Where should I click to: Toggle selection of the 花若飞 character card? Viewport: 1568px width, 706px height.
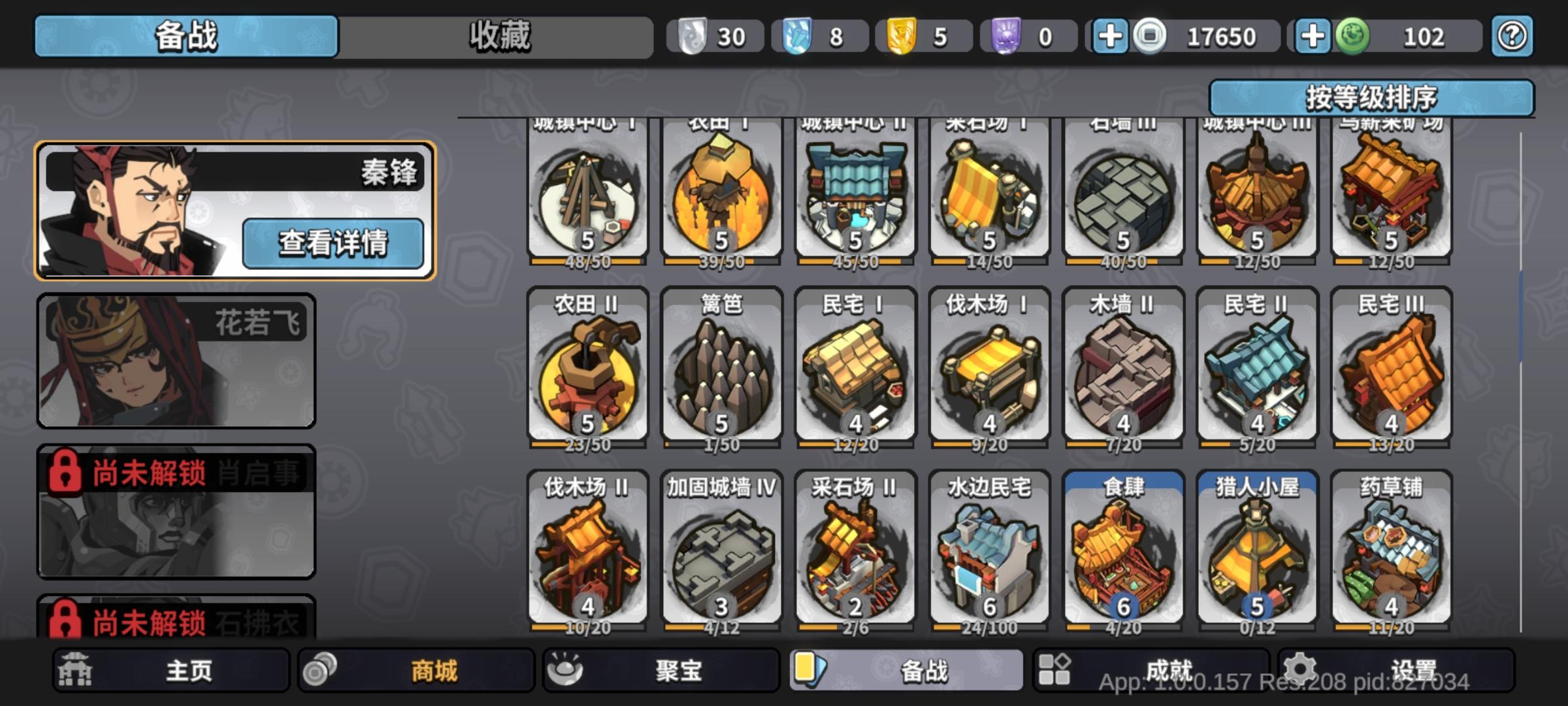pos(175,361)
